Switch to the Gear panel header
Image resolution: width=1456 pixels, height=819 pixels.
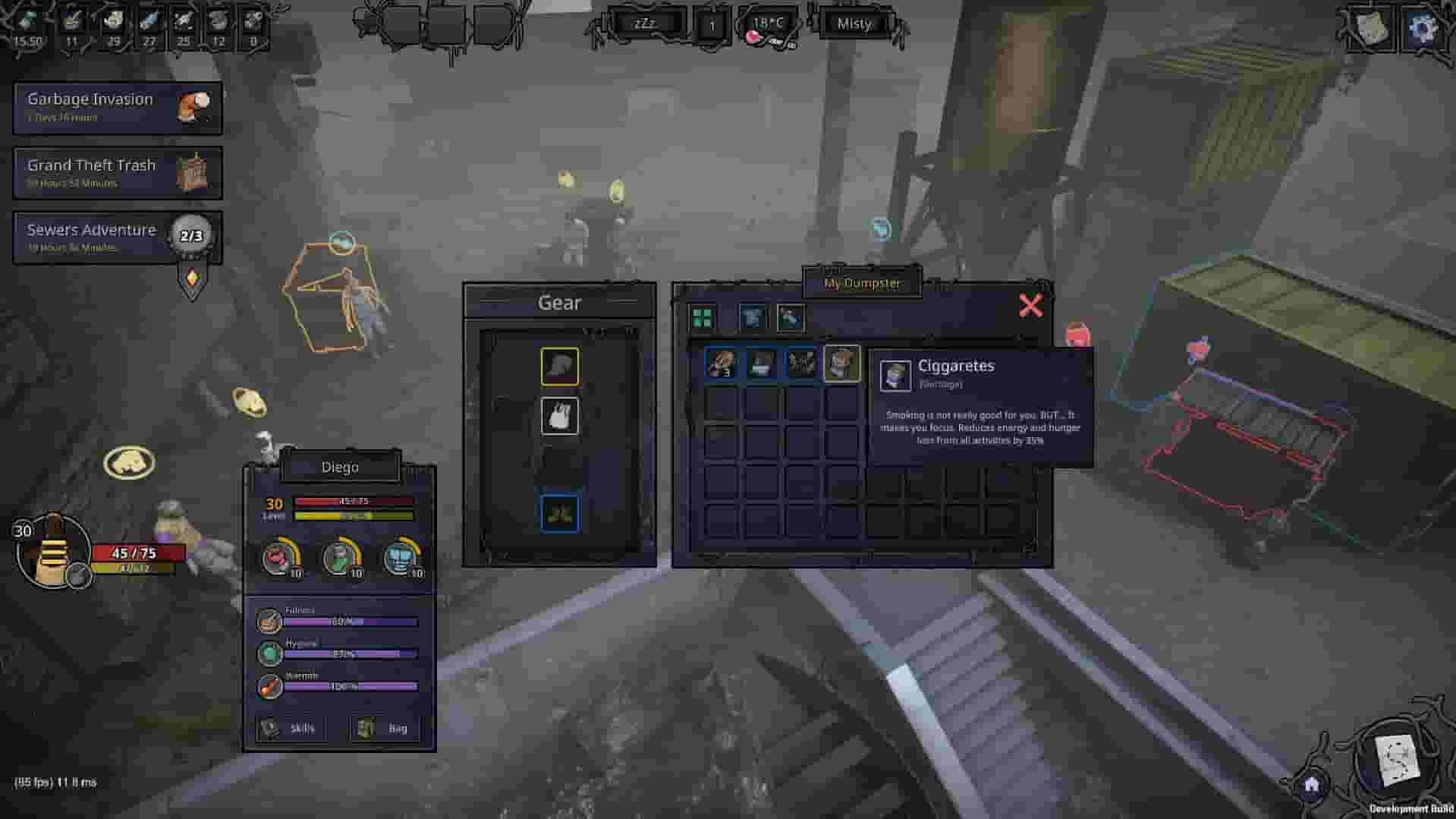561,302
